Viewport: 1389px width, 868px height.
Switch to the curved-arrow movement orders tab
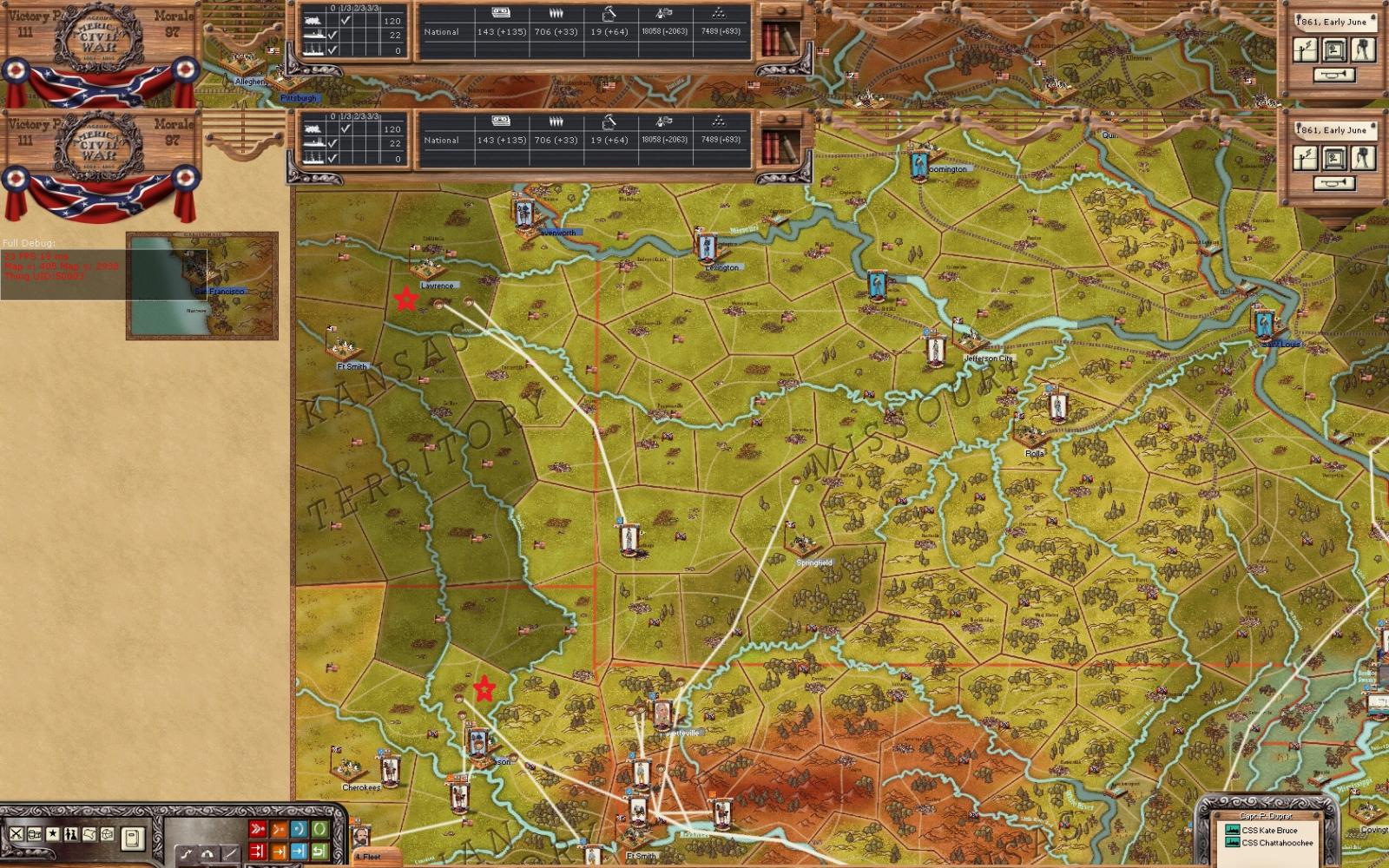coord(188,855)
